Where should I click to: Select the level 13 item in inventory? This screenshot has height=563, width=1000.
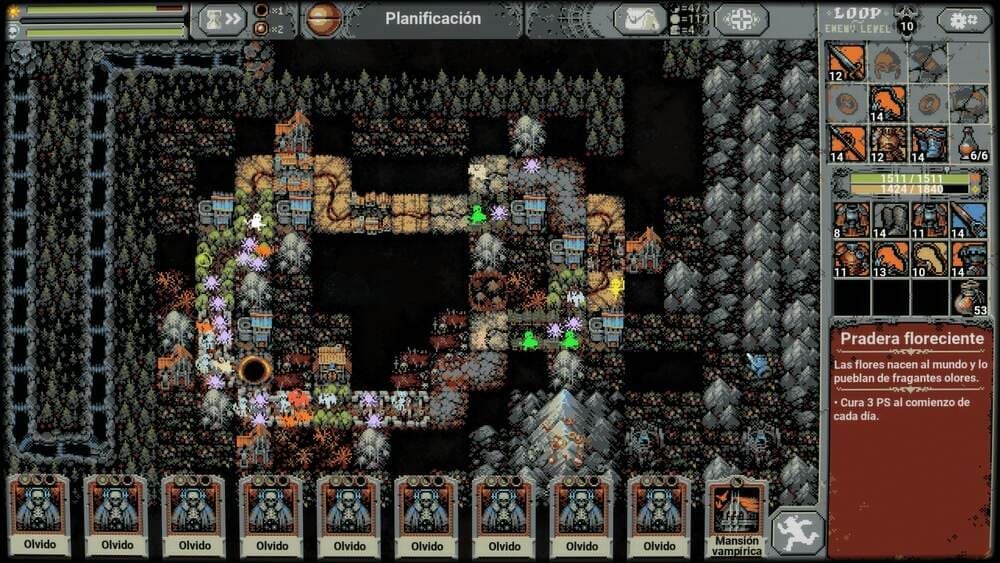889,259
